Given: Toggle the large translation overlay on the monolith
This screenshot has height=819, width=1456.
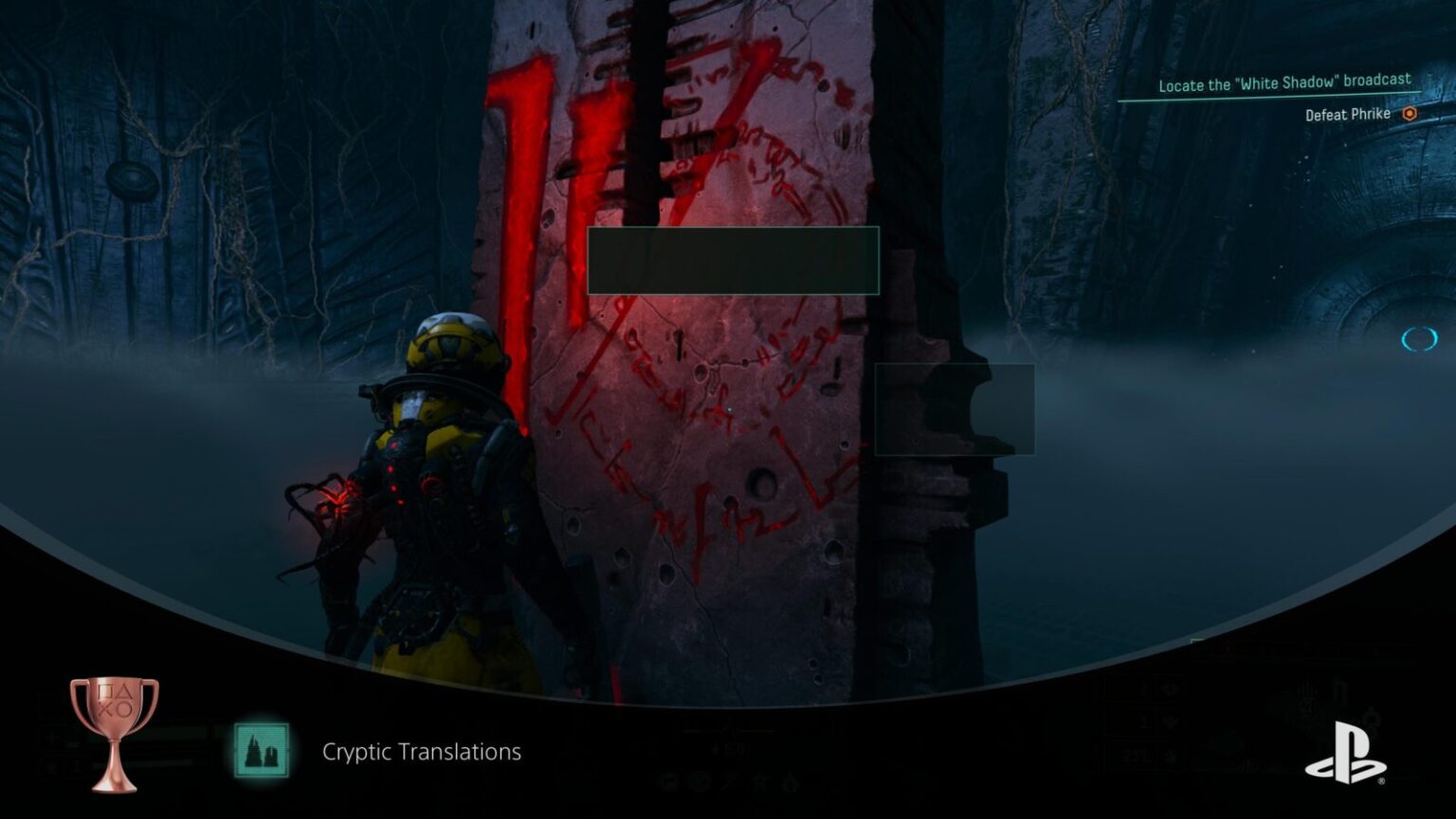Looking at the screenshot, I should coord(732,261).
